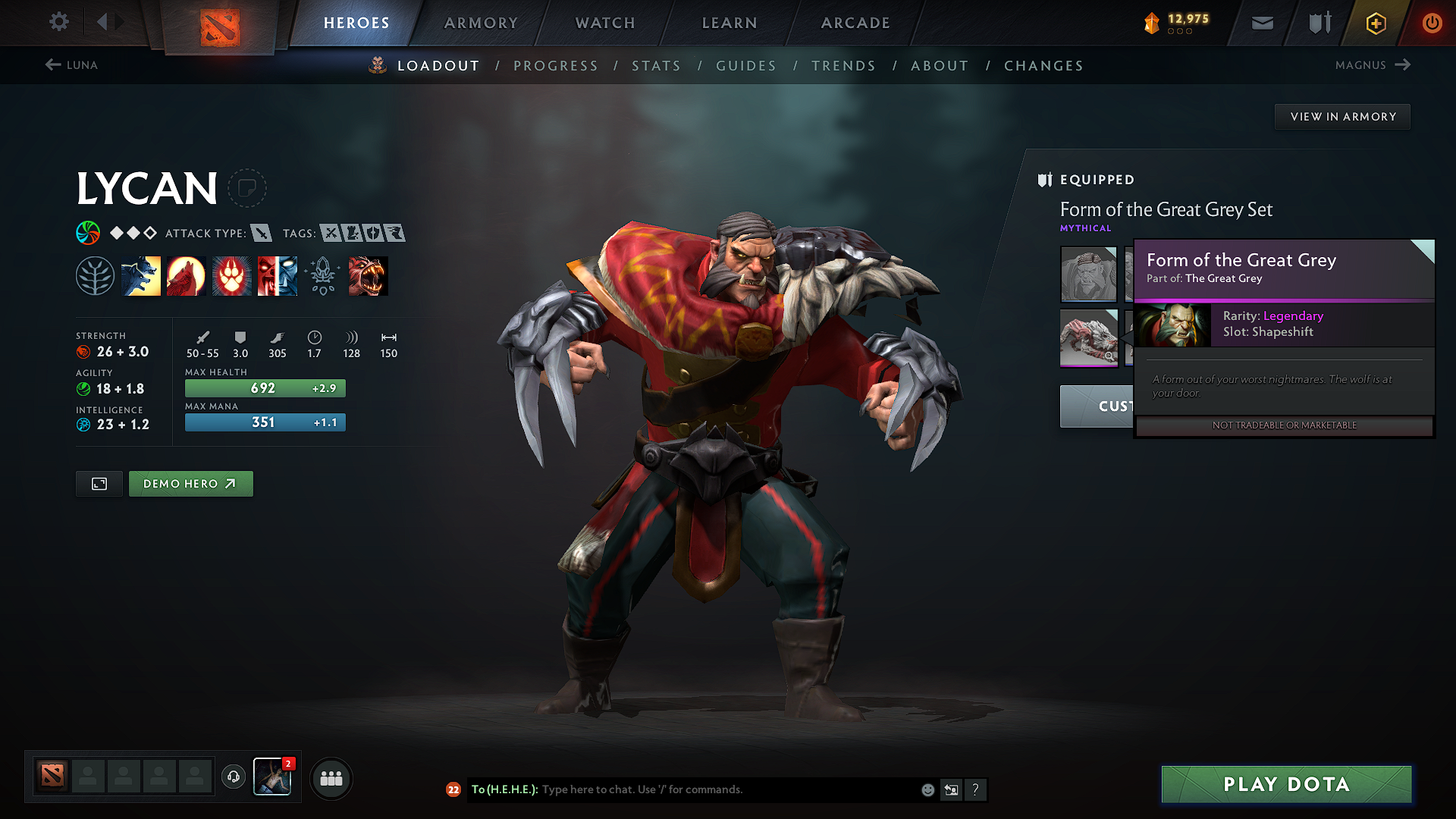Viewport: 1456px width, 819px height.
Task: Click the ARCADE menu item
Action: click(x=855, y=23)
